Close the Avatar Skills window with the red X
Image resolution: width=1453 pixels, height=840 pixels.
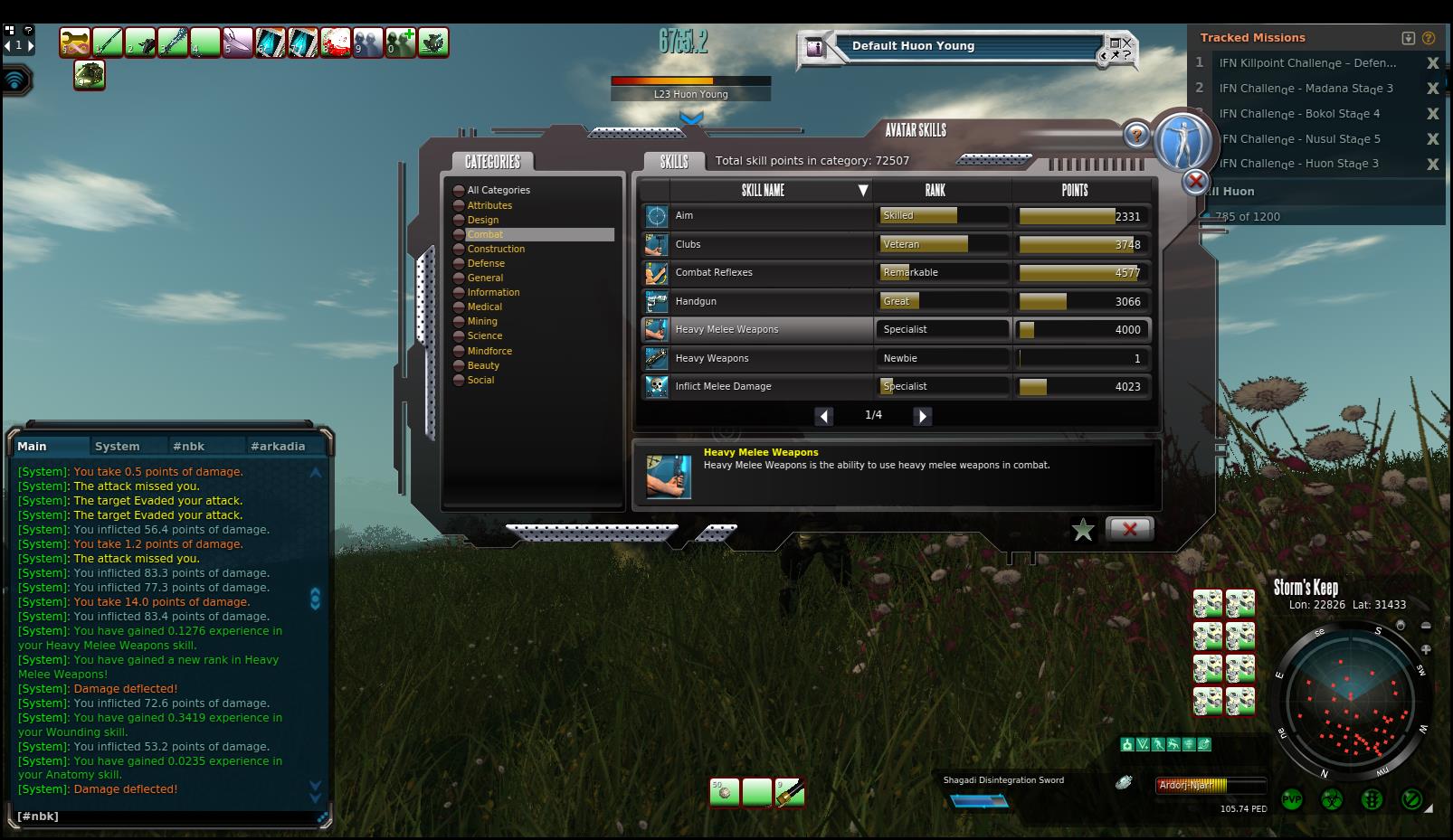[1129, 529]
